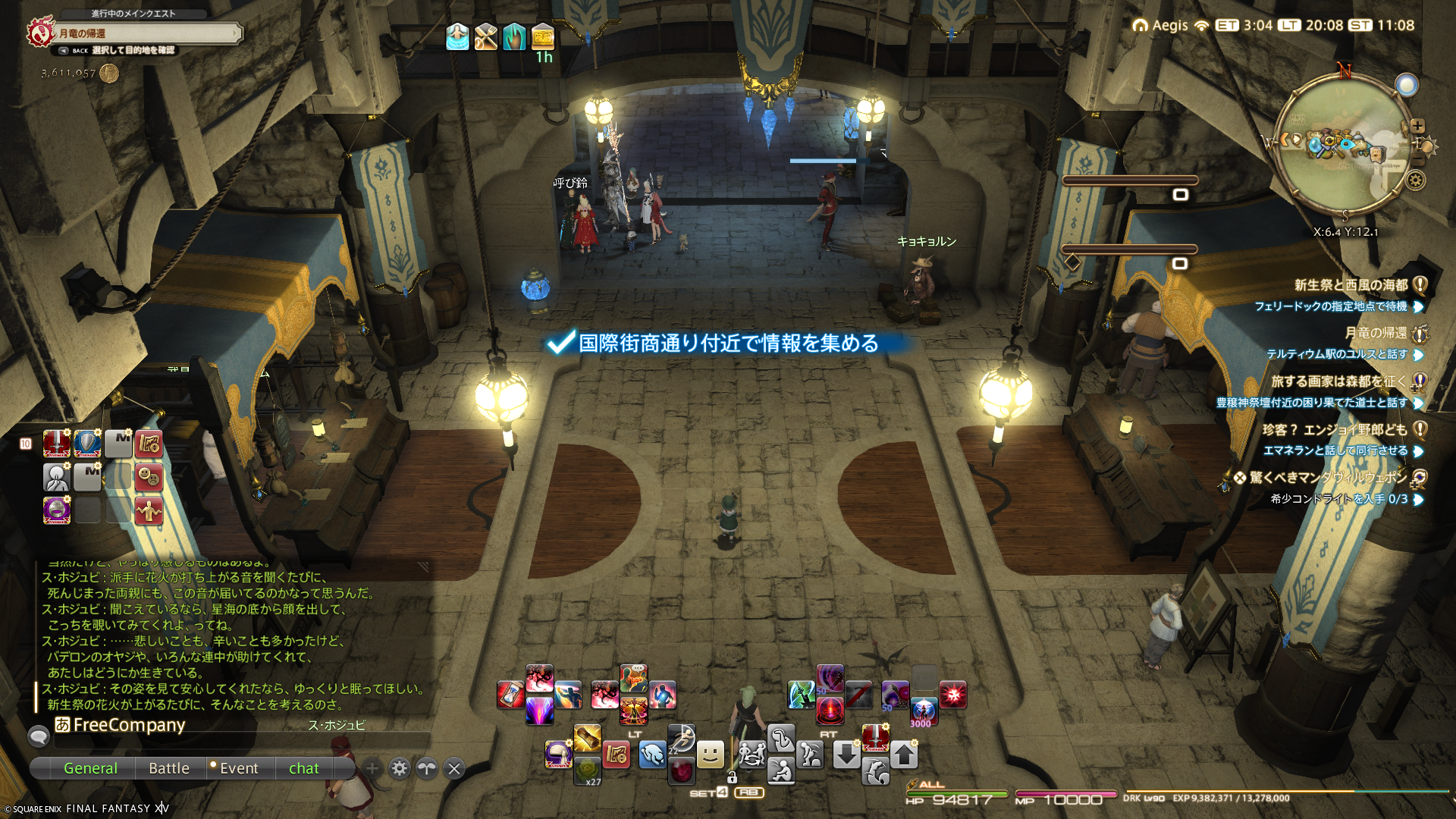
Task: Use the red hourglass ability icon
Action: pyautogui.click(x=510, y=695)
